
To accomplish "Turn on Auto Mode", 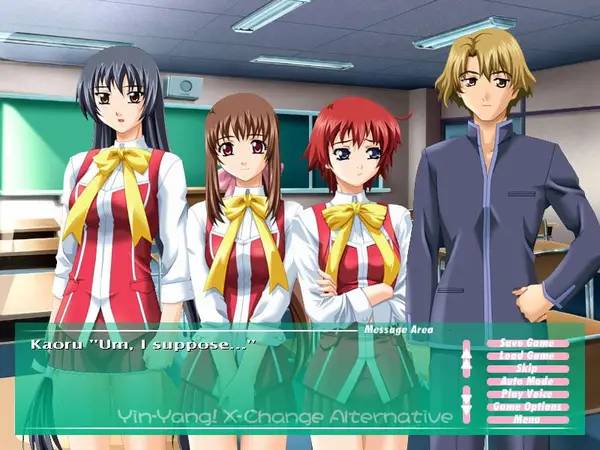I will click(x=526, y=381).
